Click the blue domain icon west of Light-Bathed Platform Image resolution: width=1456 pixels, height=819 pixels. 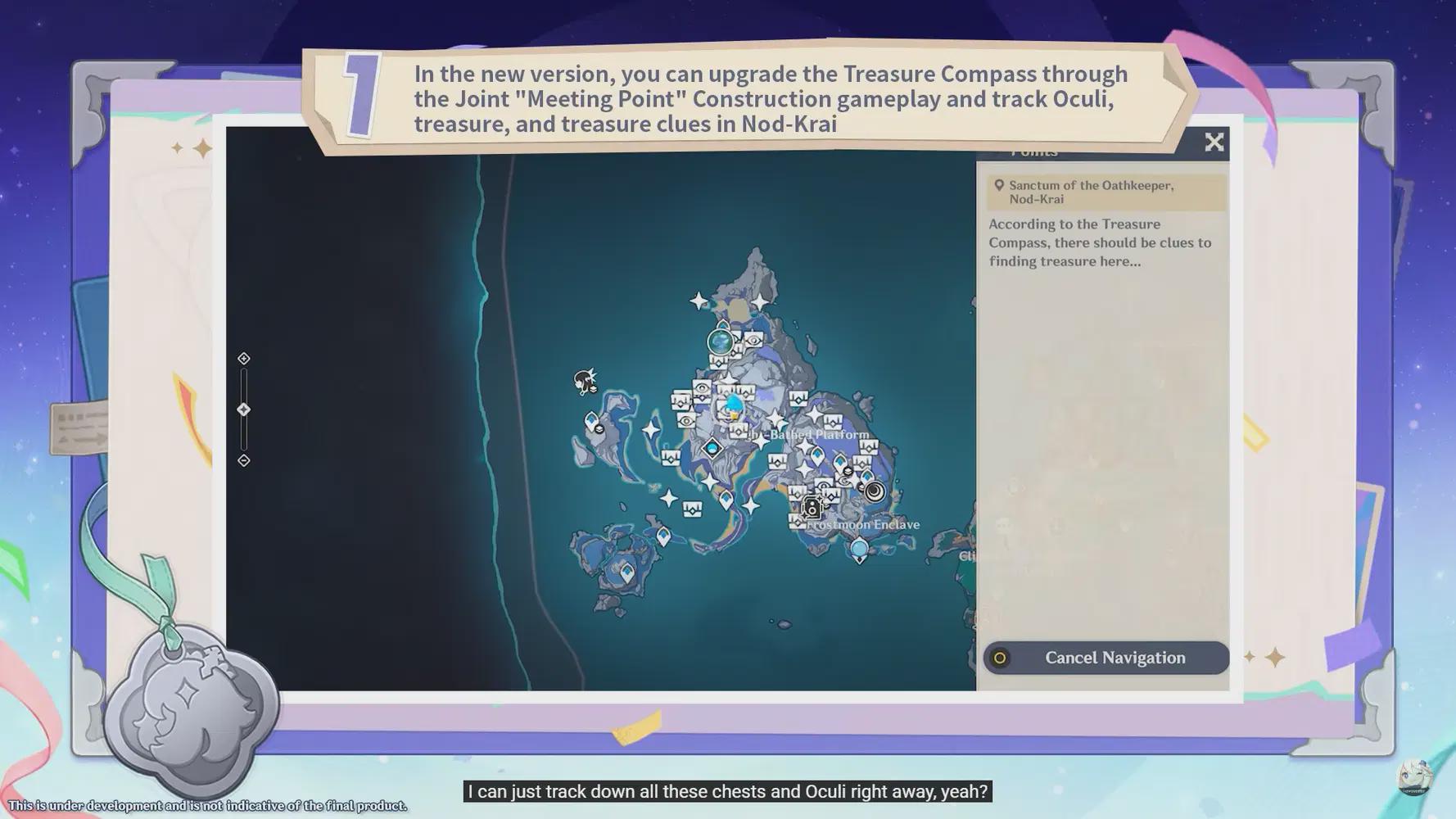click(x=712, y=448)
